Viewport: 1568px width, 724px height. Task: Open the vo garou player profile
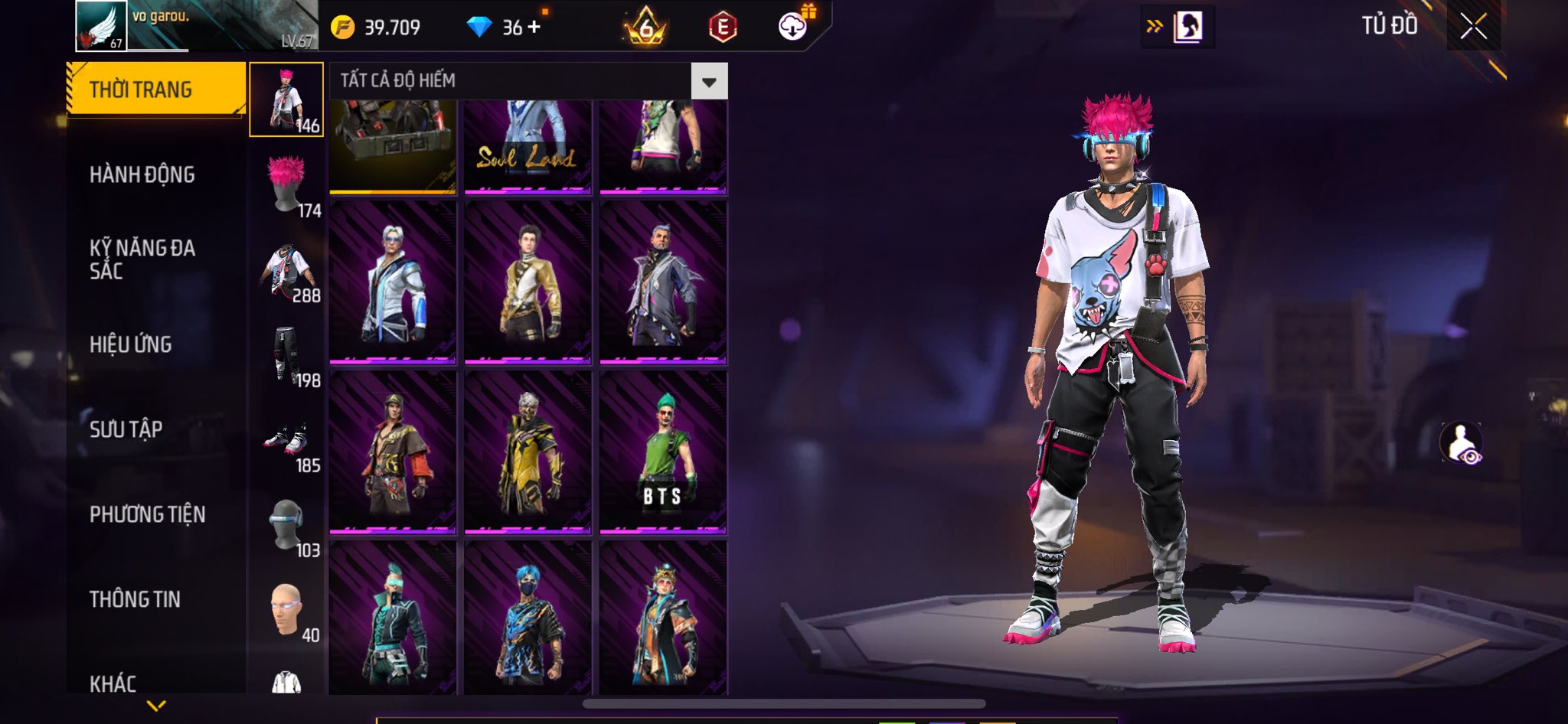102,26
